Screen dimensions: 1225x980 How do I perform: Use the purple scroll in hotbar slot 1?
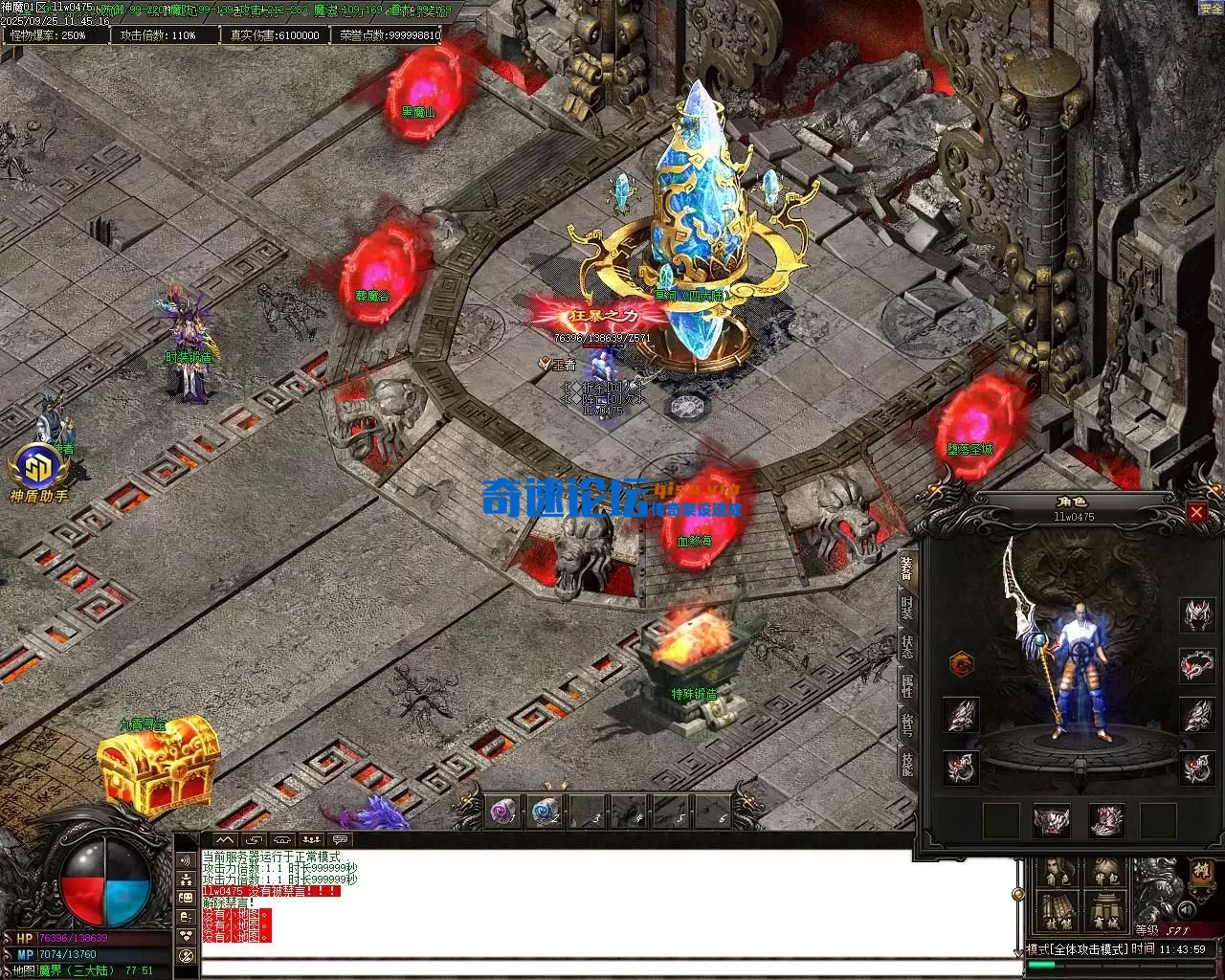tap(502, 812)
